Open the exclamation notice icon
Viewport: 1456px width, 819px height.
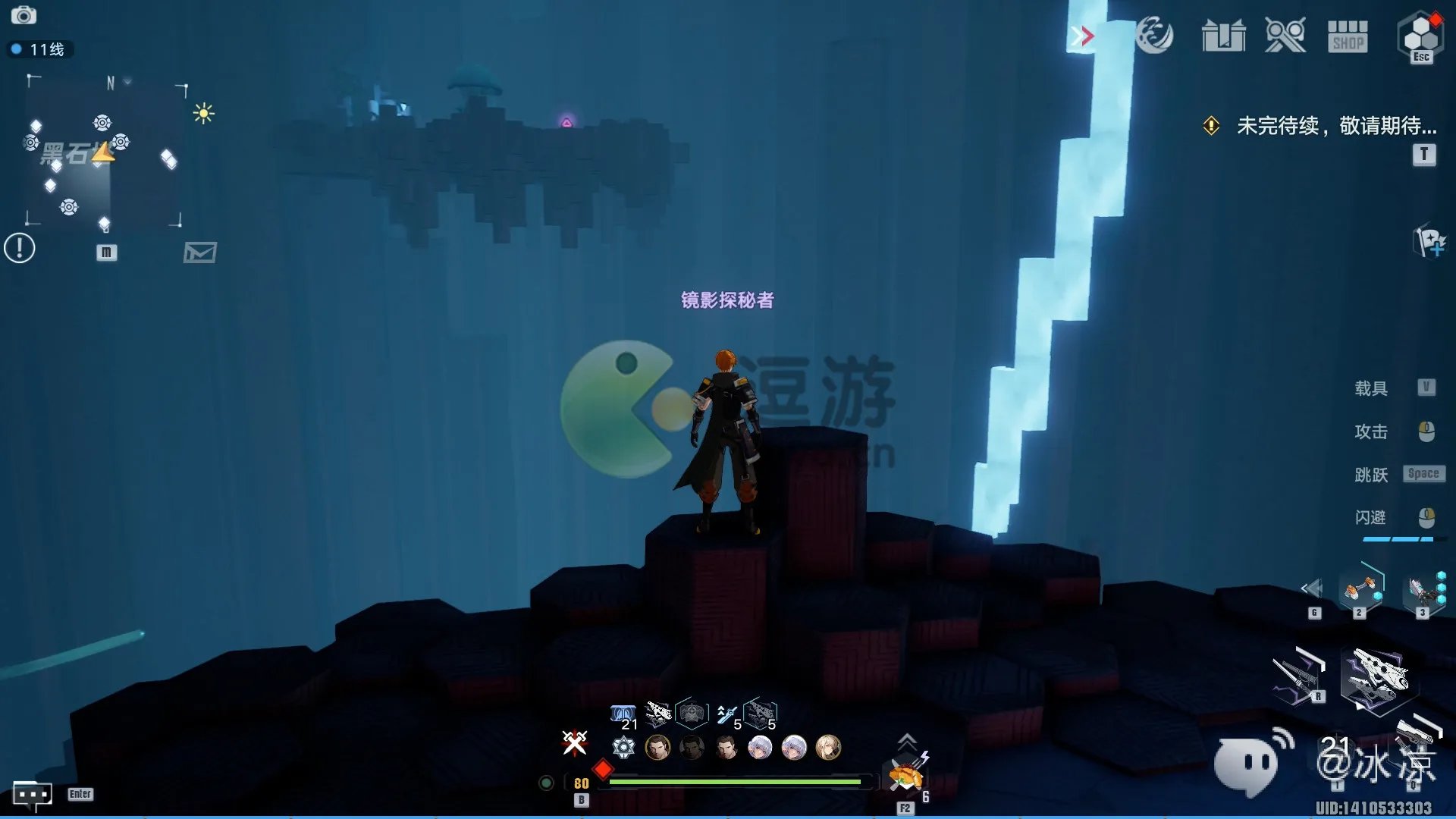(x=20, y=248)
